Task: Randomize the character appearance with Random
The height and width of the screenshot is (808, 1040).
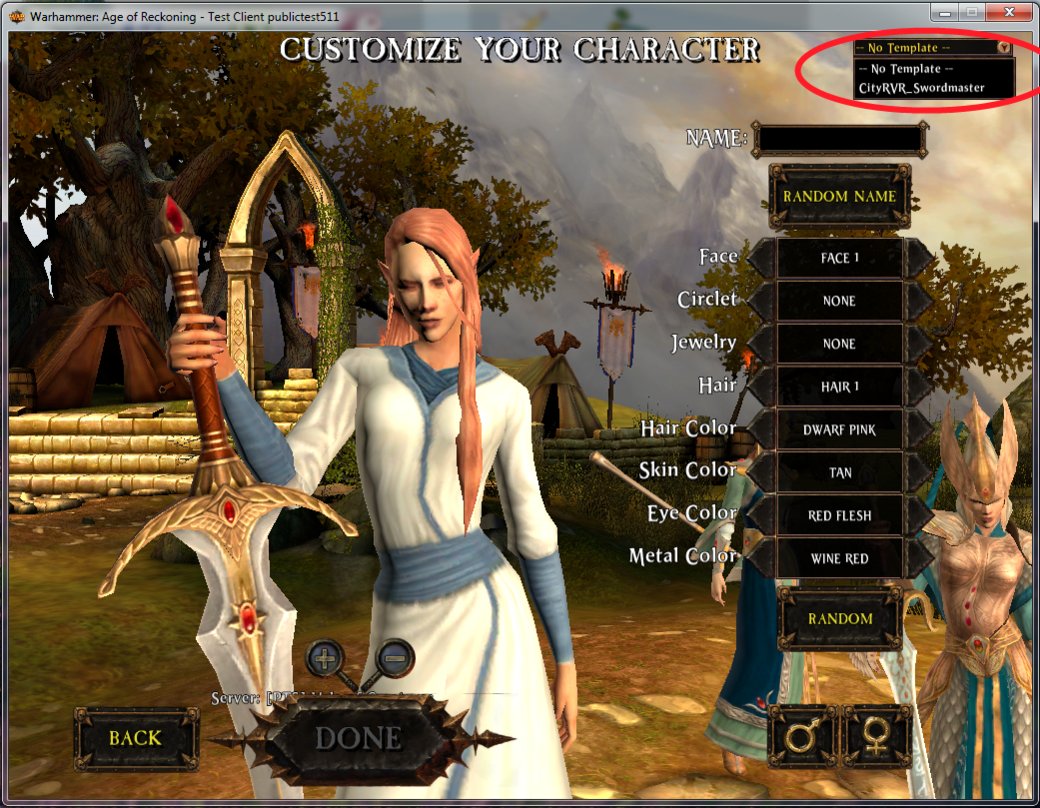Action: click(x=840, y=618)
